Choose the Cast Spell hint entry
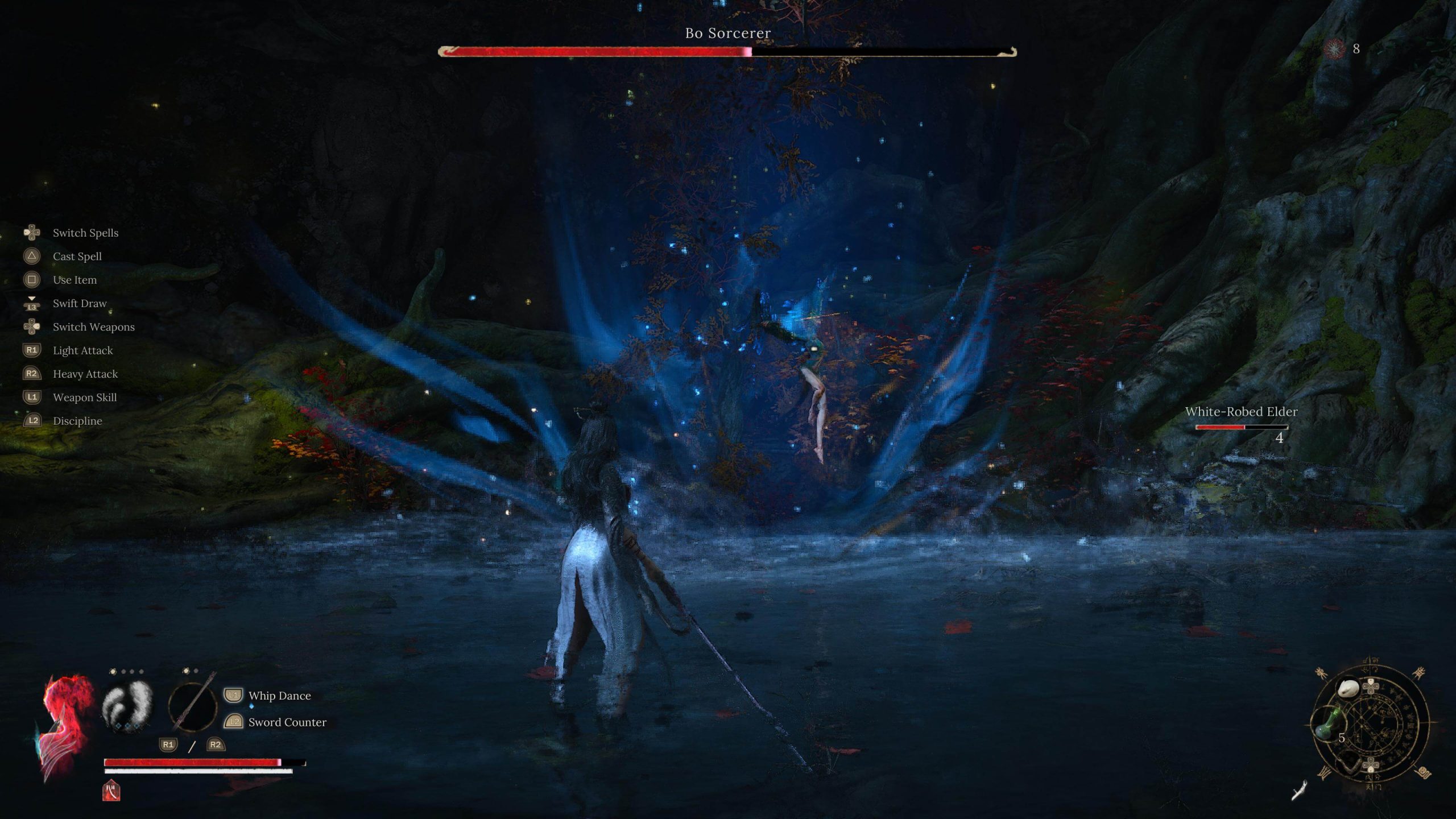This screenshot has width=1456, height=819. (77, 257)
